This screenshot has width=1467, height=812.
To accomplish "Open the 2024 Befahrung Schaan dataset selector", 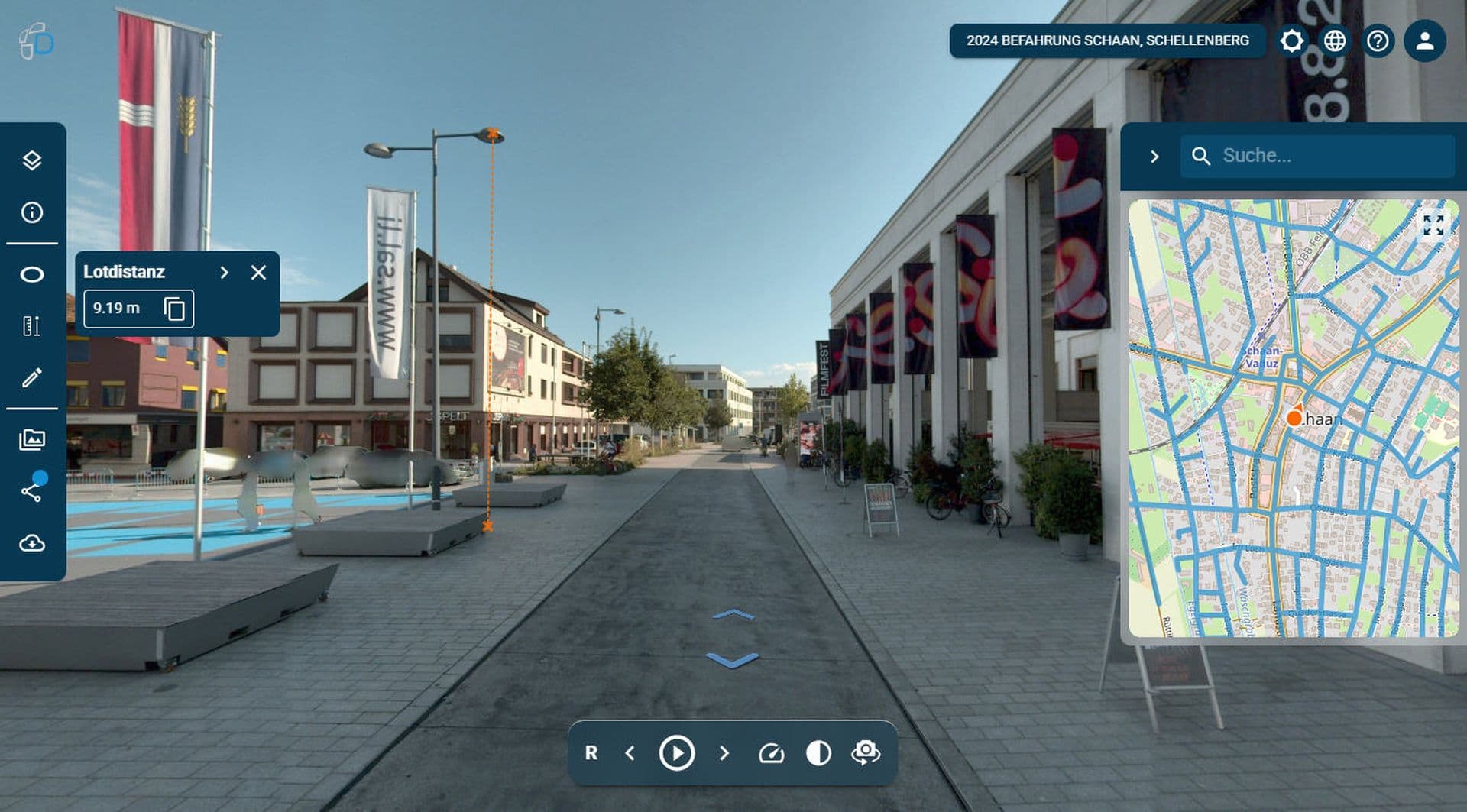I will 1107,40.
